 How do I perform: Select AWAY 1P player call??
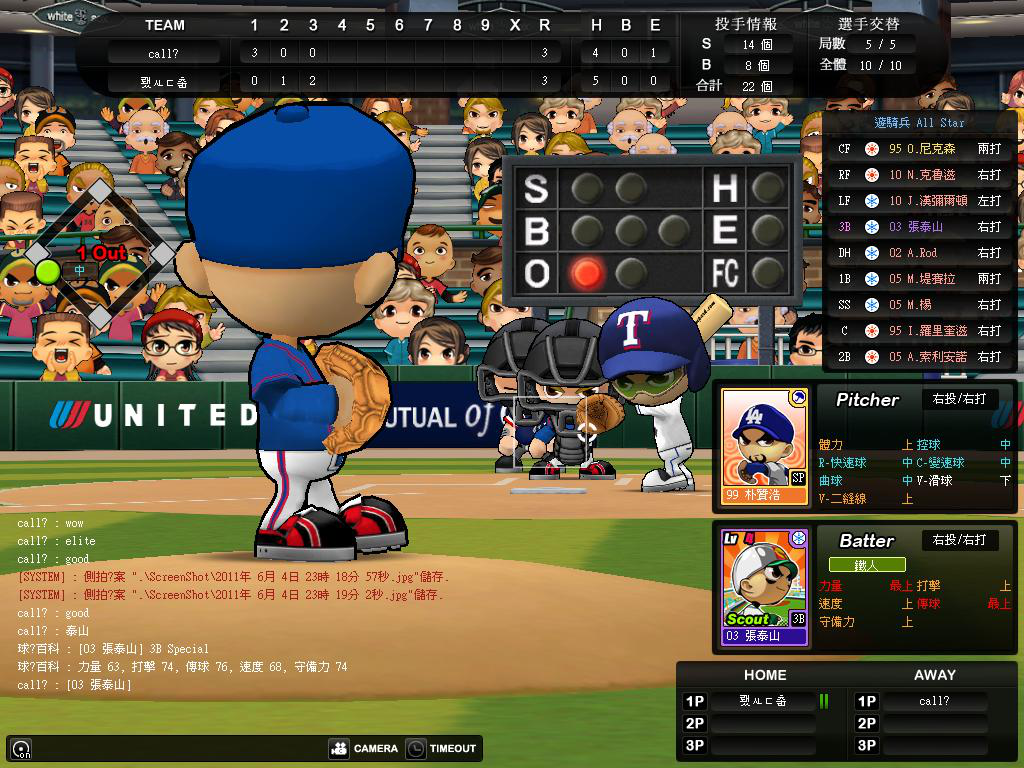point(934,701)
